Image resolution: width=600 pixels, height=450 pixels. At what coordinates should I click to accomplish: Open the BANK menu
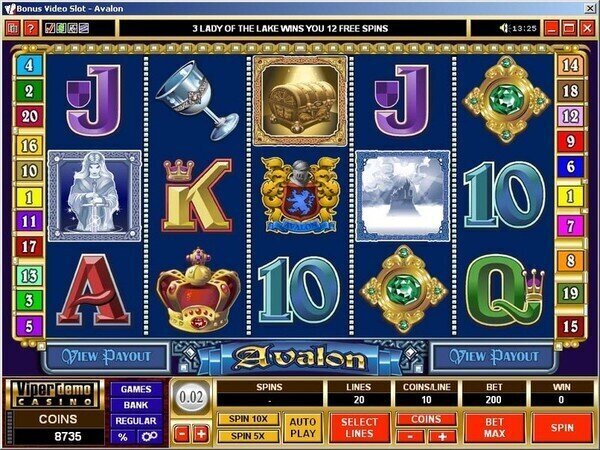(135, 405)
